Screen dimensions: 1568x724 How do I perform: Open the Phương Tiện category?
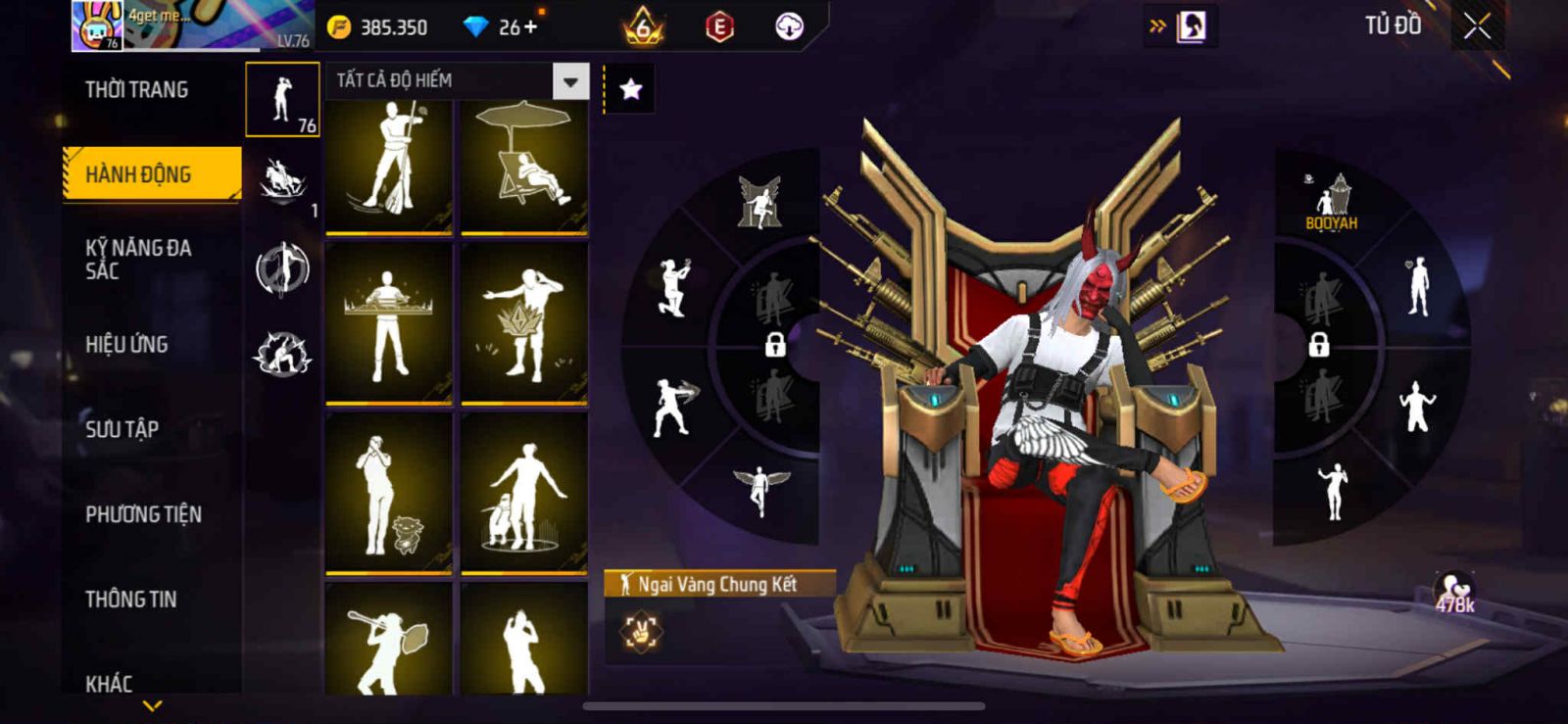[x=143, y=513]
